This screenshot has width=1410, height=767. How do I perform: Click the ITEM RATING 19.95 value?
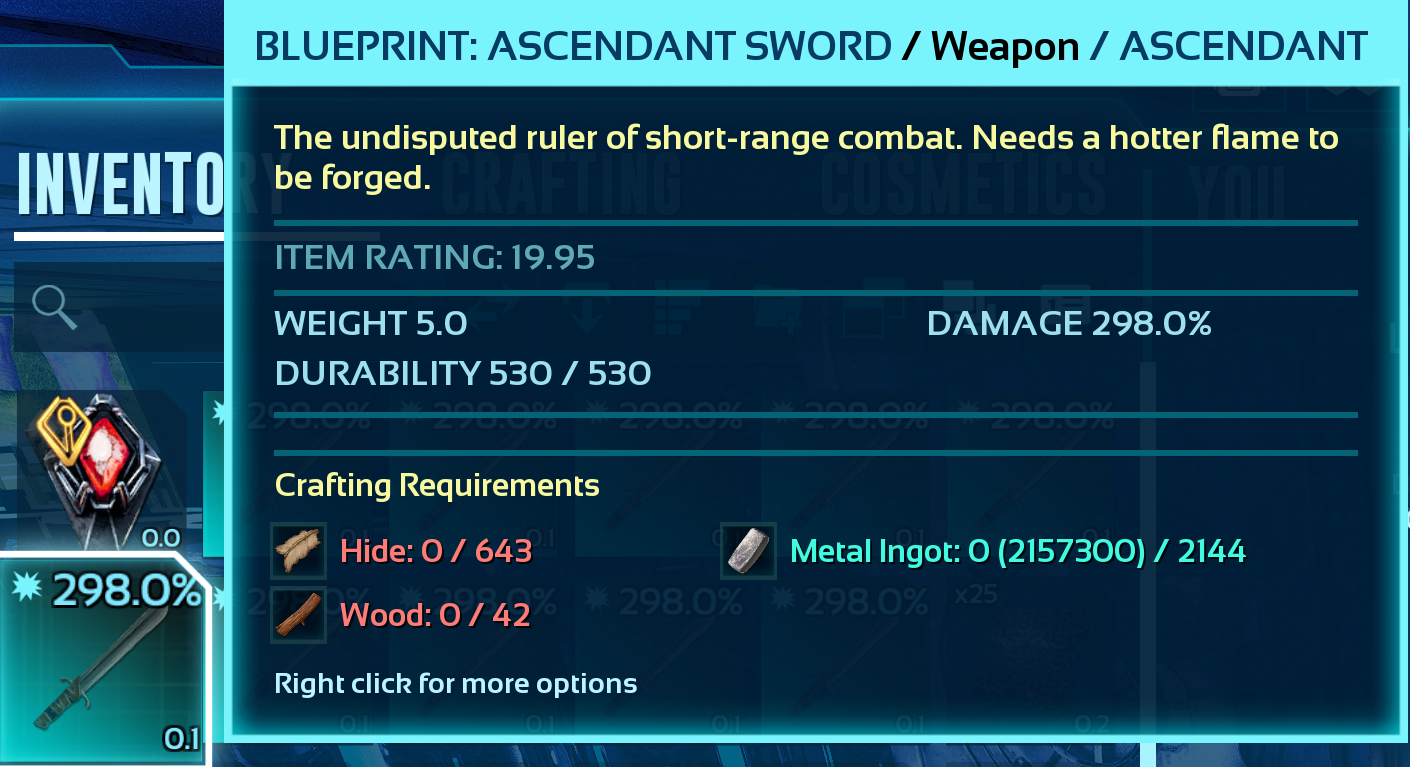(434, 258)
